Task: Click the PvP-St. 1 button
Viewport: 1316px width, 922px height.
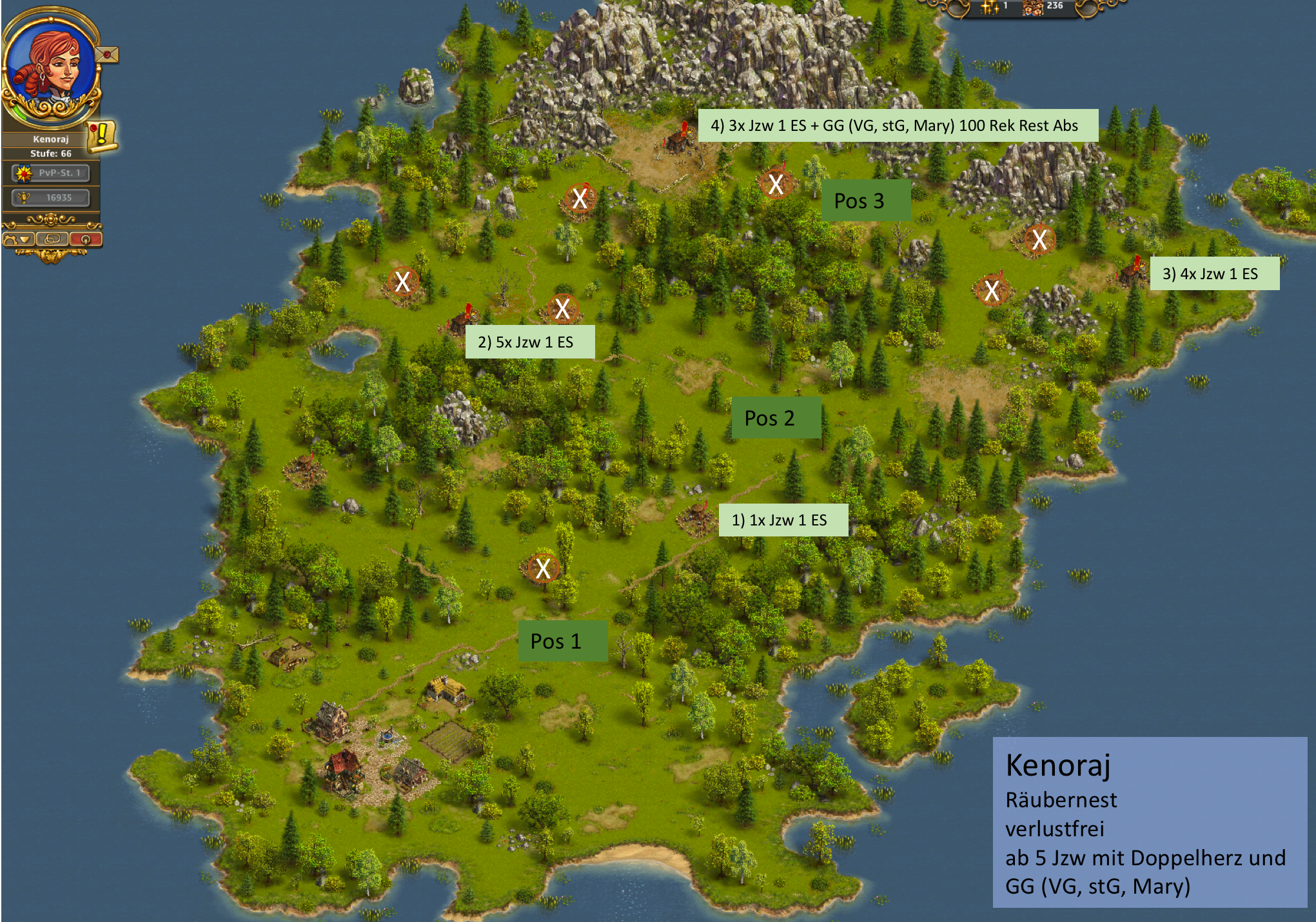Action: coord(51,173)
